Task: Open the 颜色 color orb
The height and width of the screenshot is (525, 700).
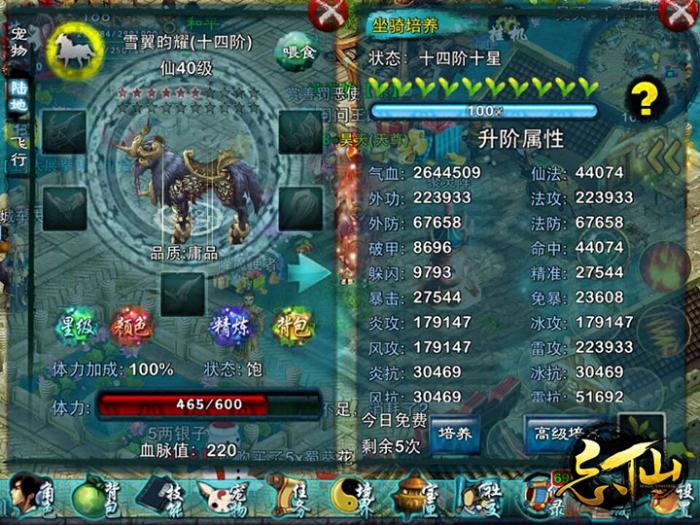Action: [129, 326]
